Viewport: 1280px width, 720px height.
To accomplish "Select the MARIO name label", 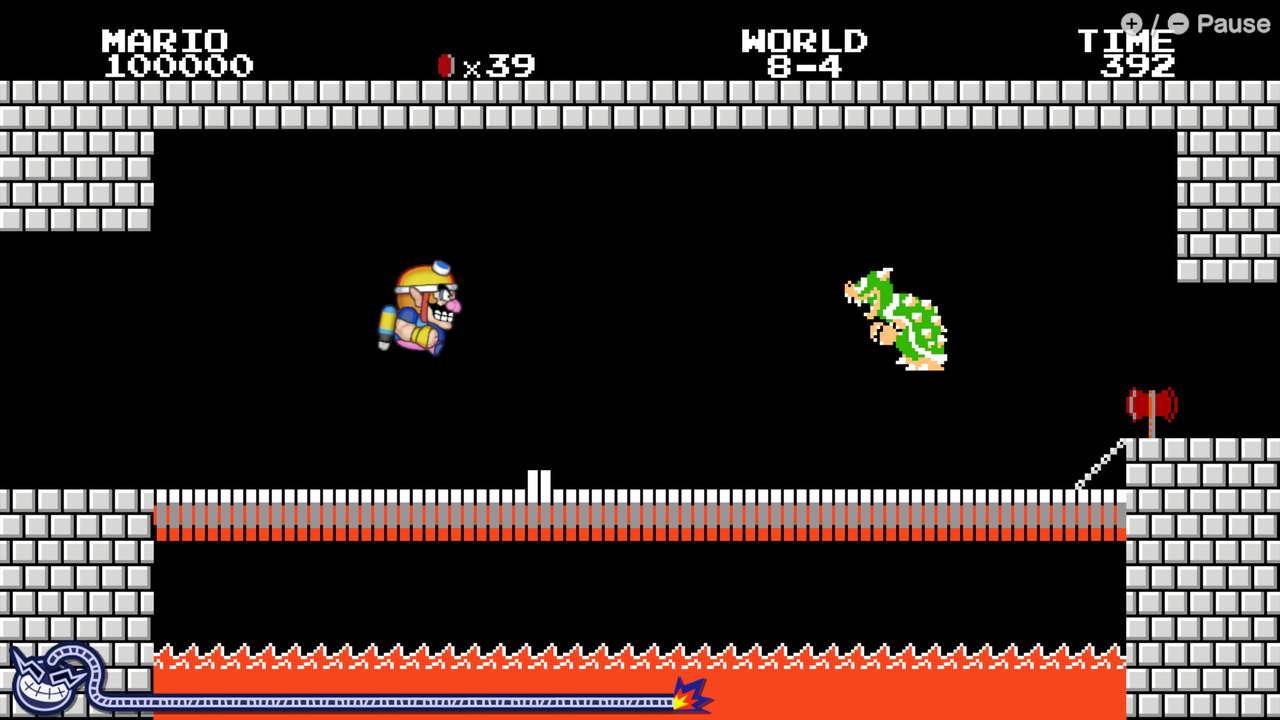I will (x=163, y=40).
